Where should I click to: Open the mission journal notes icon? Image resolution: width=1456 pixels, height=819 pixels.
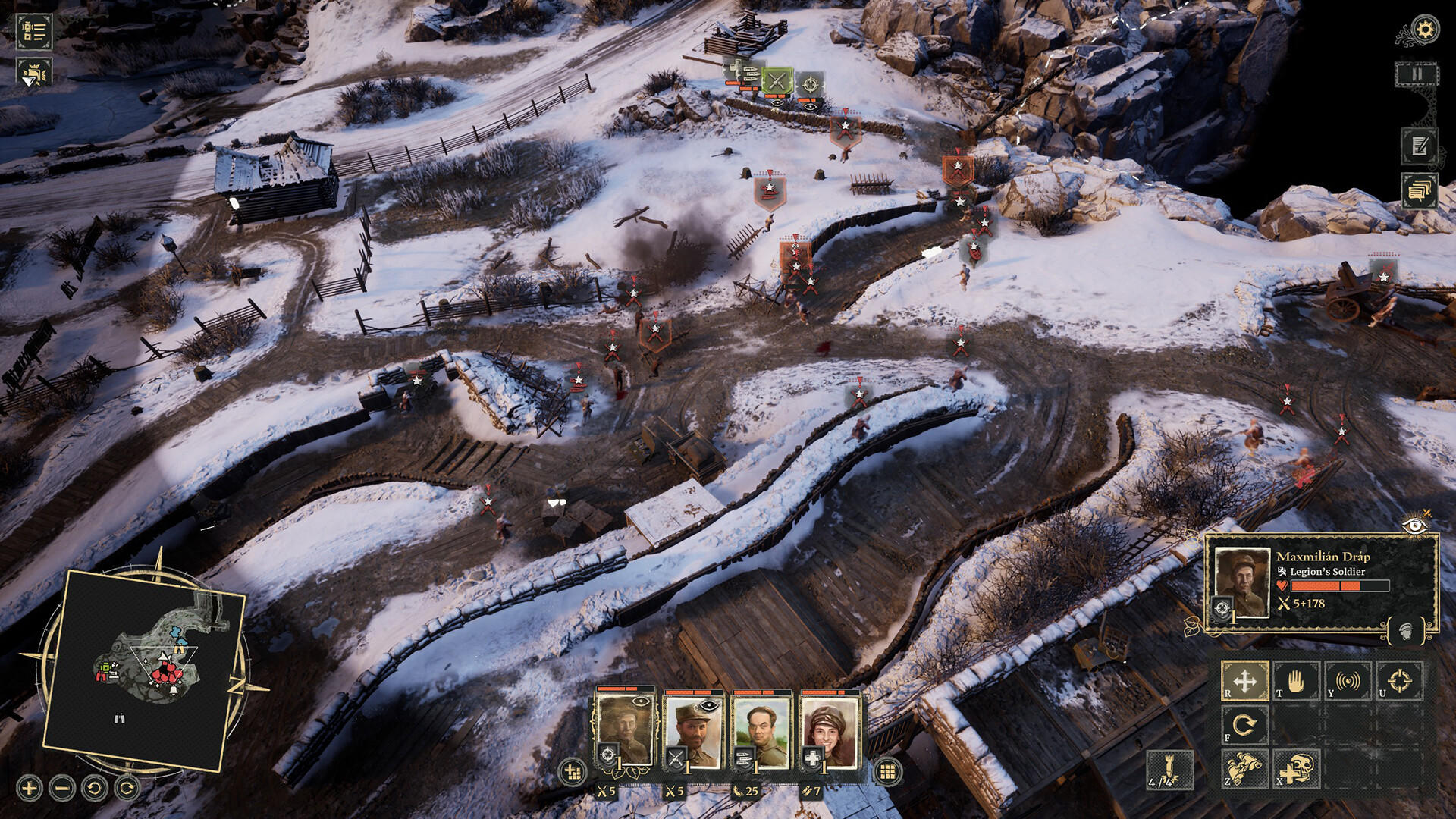pos(1419,144)
